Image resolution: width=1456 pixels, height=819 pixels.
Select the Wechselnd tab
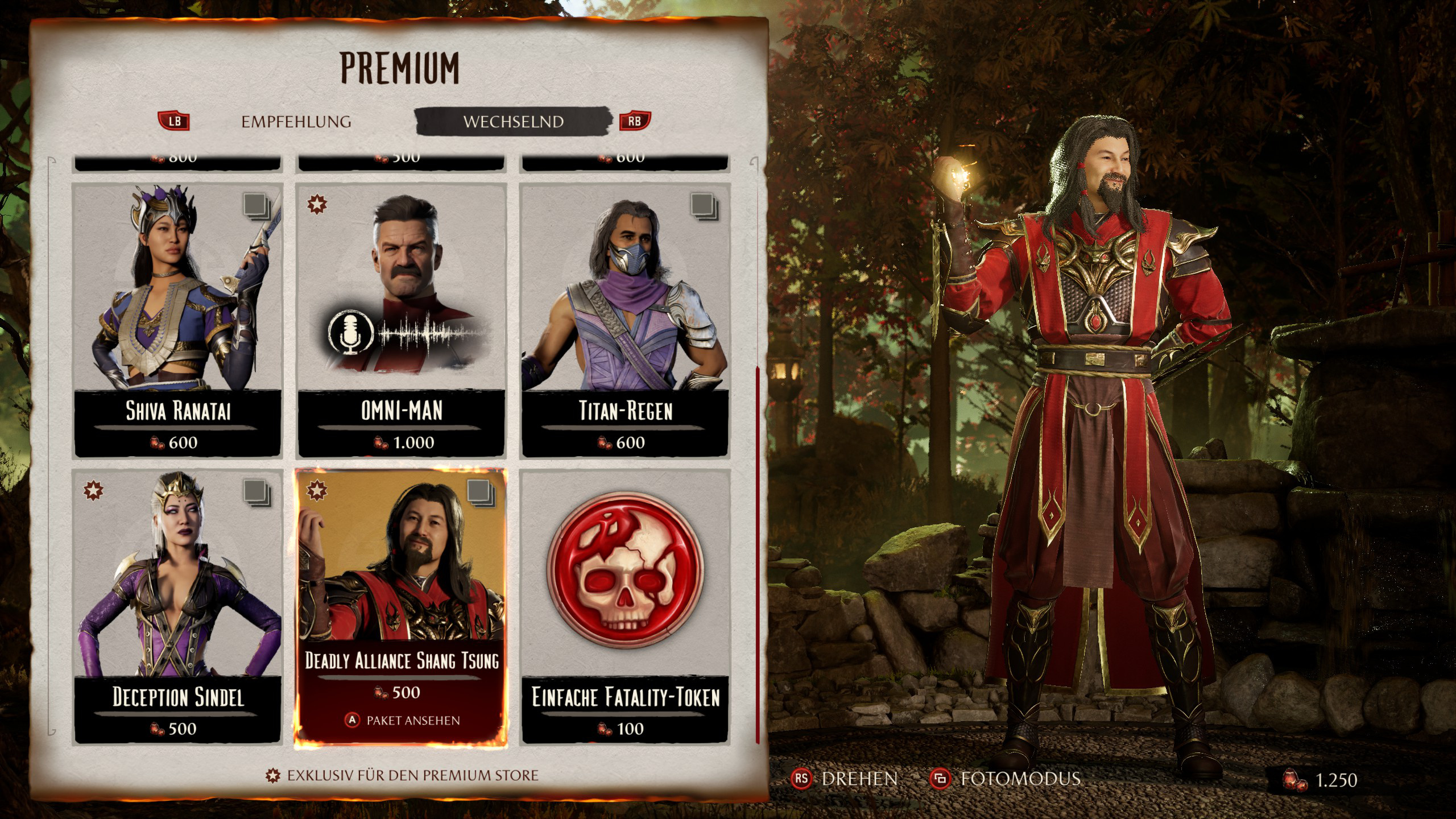click(513, 122)
